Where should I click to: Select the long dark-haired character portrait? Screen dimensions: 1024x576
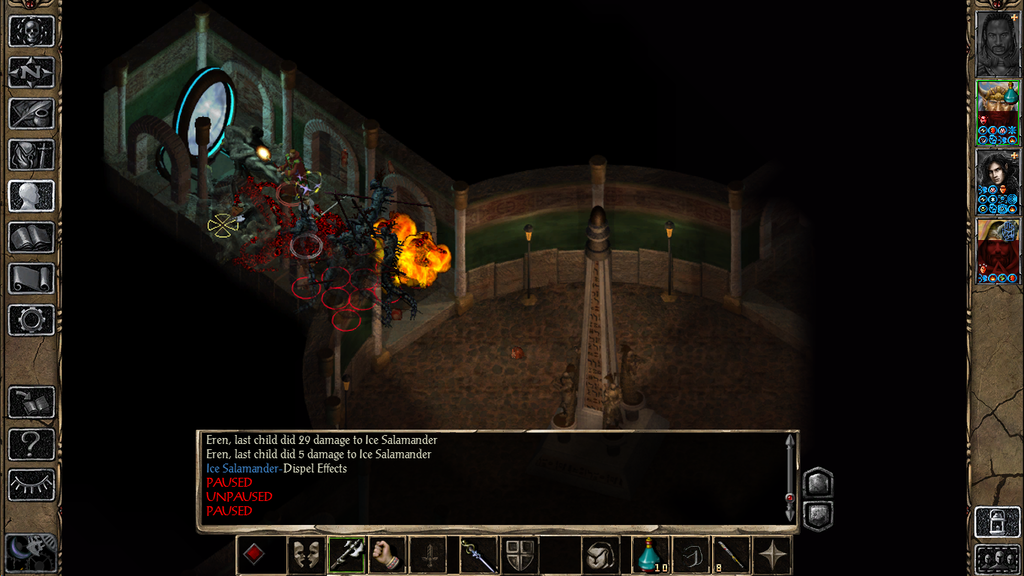(997, 180)
